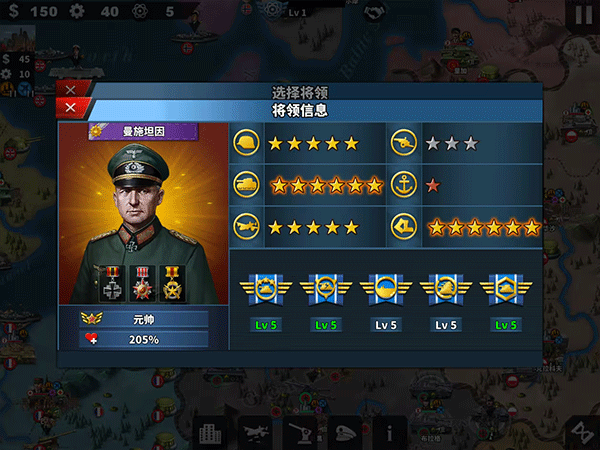Viewport: 600px width, 450px height.
Task: Close the select general (选择将领) window
Action: pyautogui.click(x=71, y=90)
